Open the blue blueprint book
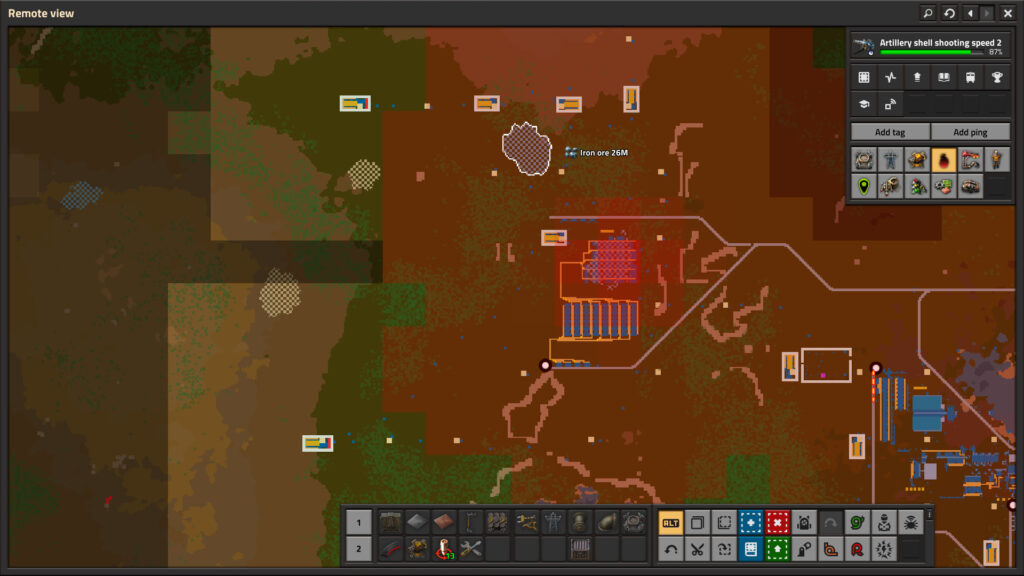The image size is (1024, 576). tap(750, 548)
